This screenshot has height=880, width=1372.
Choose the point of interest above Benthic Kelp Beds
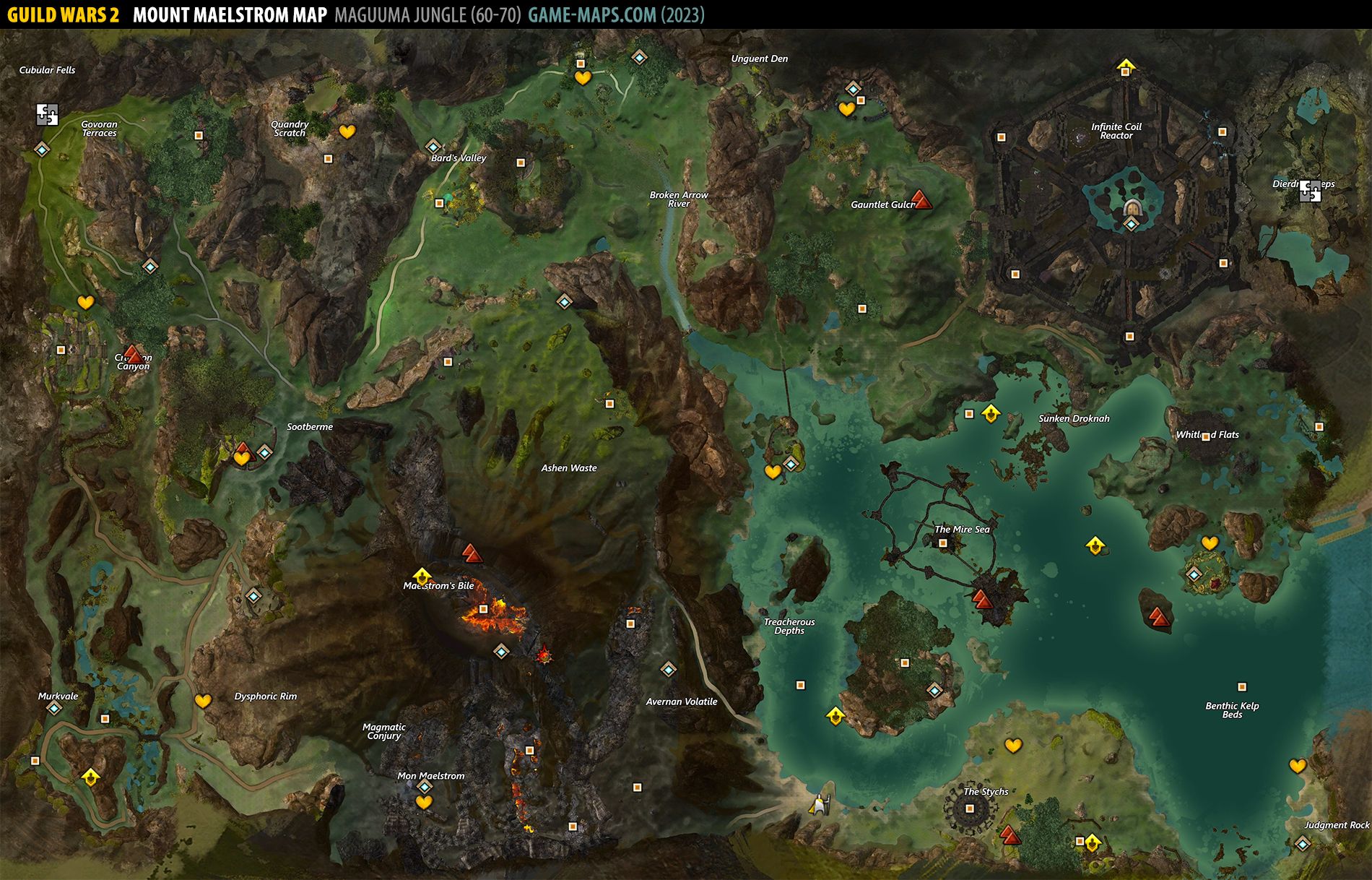(1242, 687)
